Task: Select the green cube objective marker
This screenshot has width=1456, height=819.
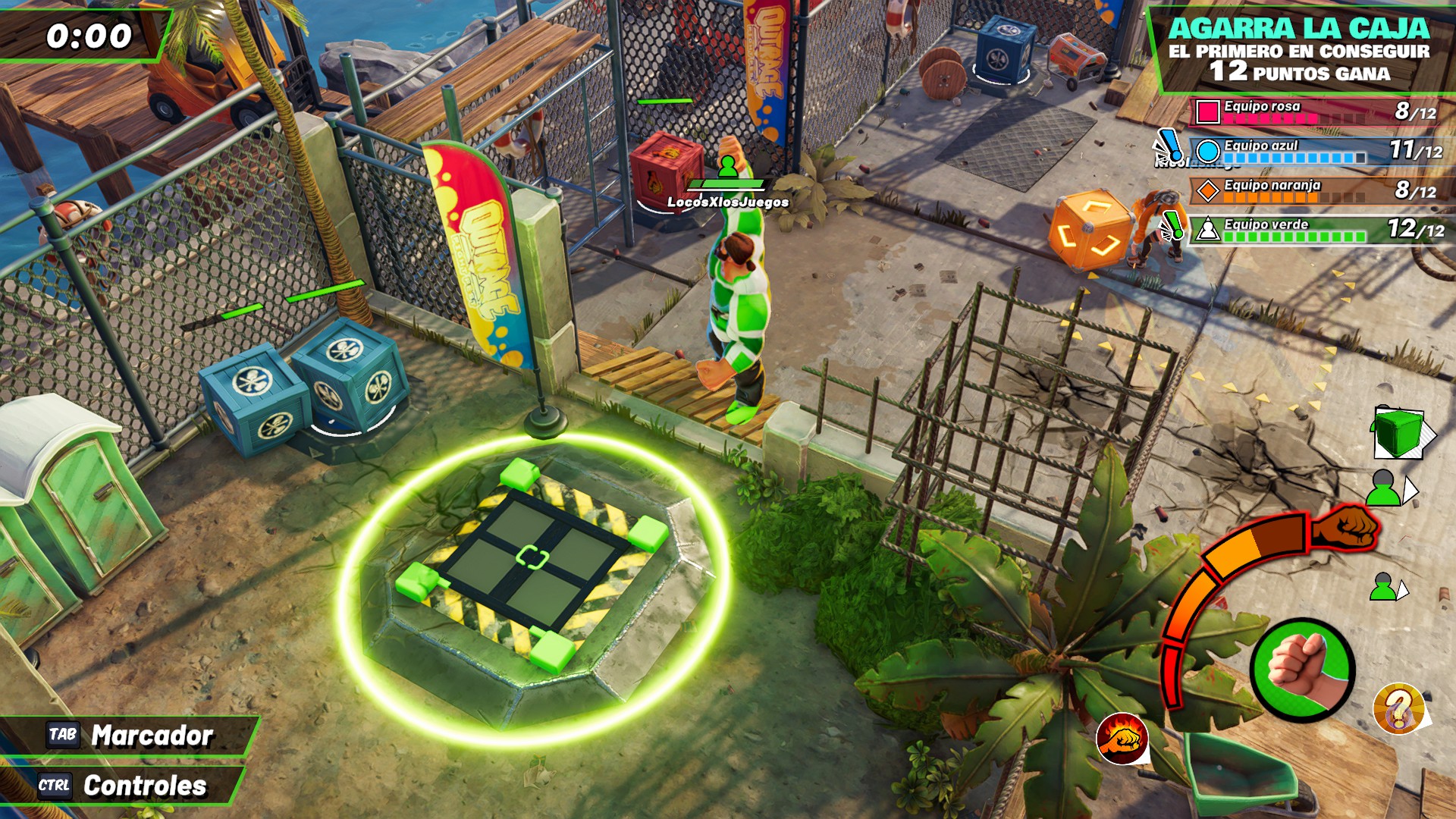Action: 1399,432
